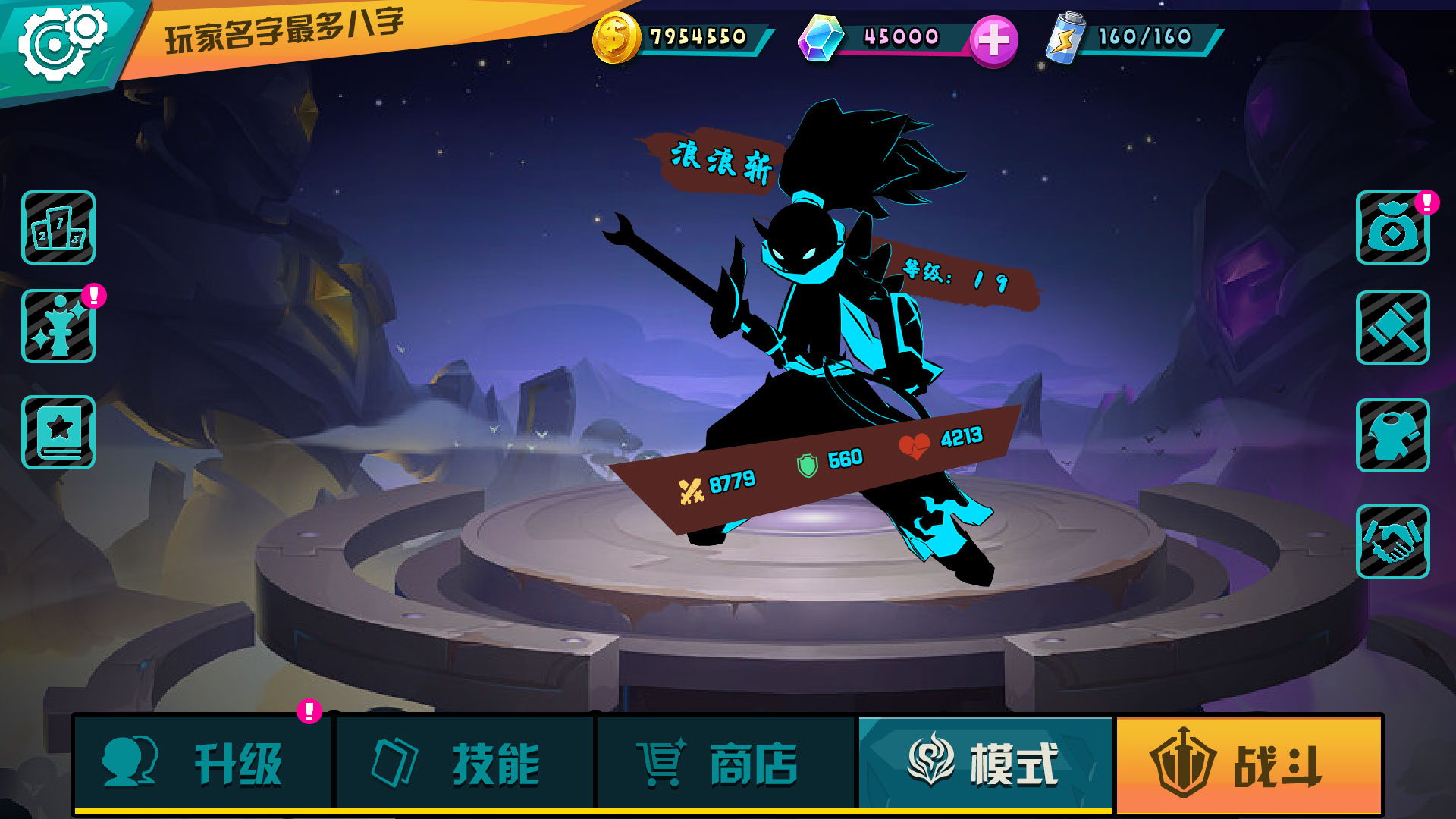
Task: Open the star book icon
Action: (x=58, y=431)
